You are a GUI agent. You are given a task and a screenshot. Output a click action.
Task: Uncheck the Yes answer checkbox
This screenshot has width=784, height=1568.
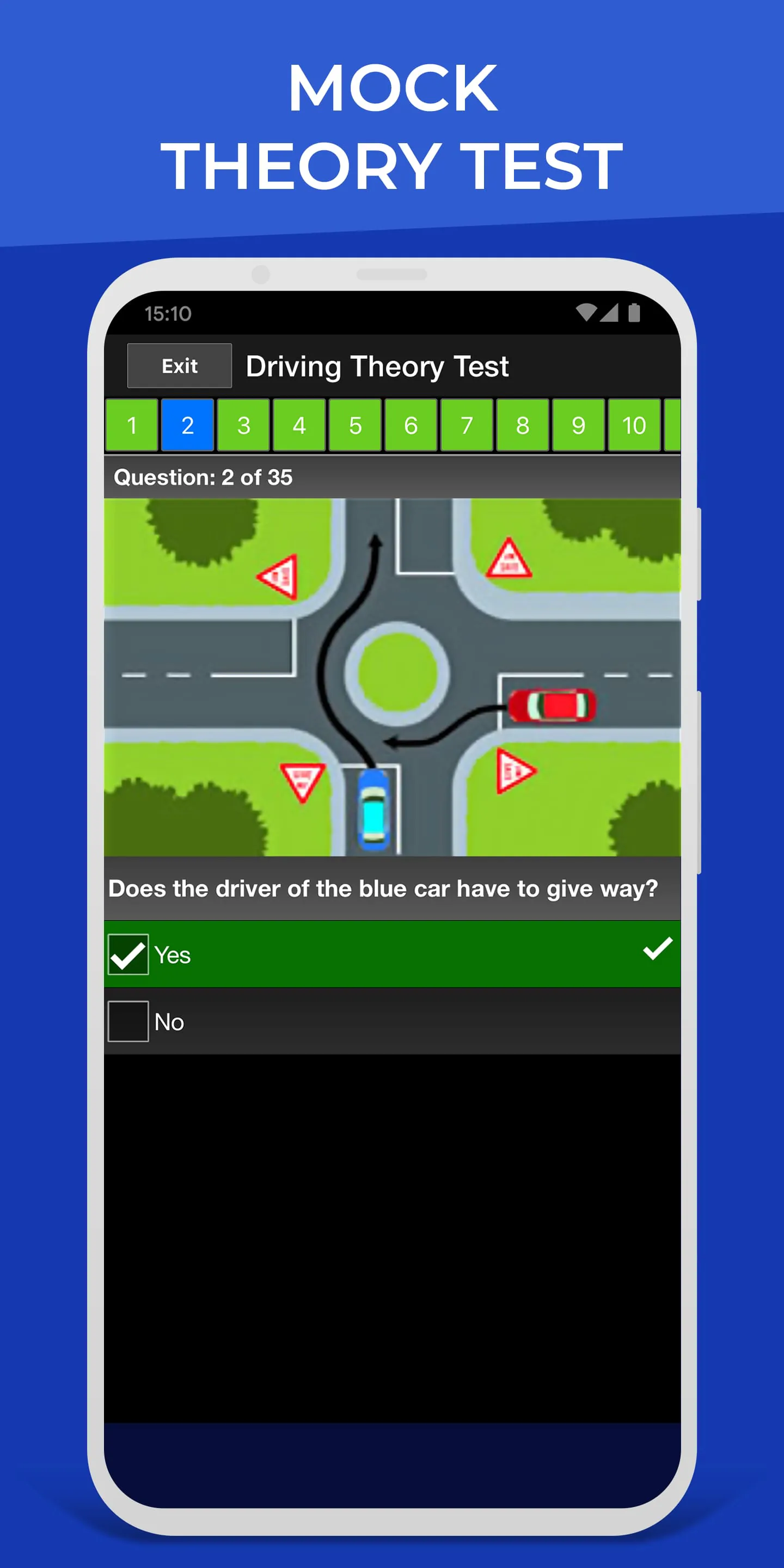pos(128,954)
